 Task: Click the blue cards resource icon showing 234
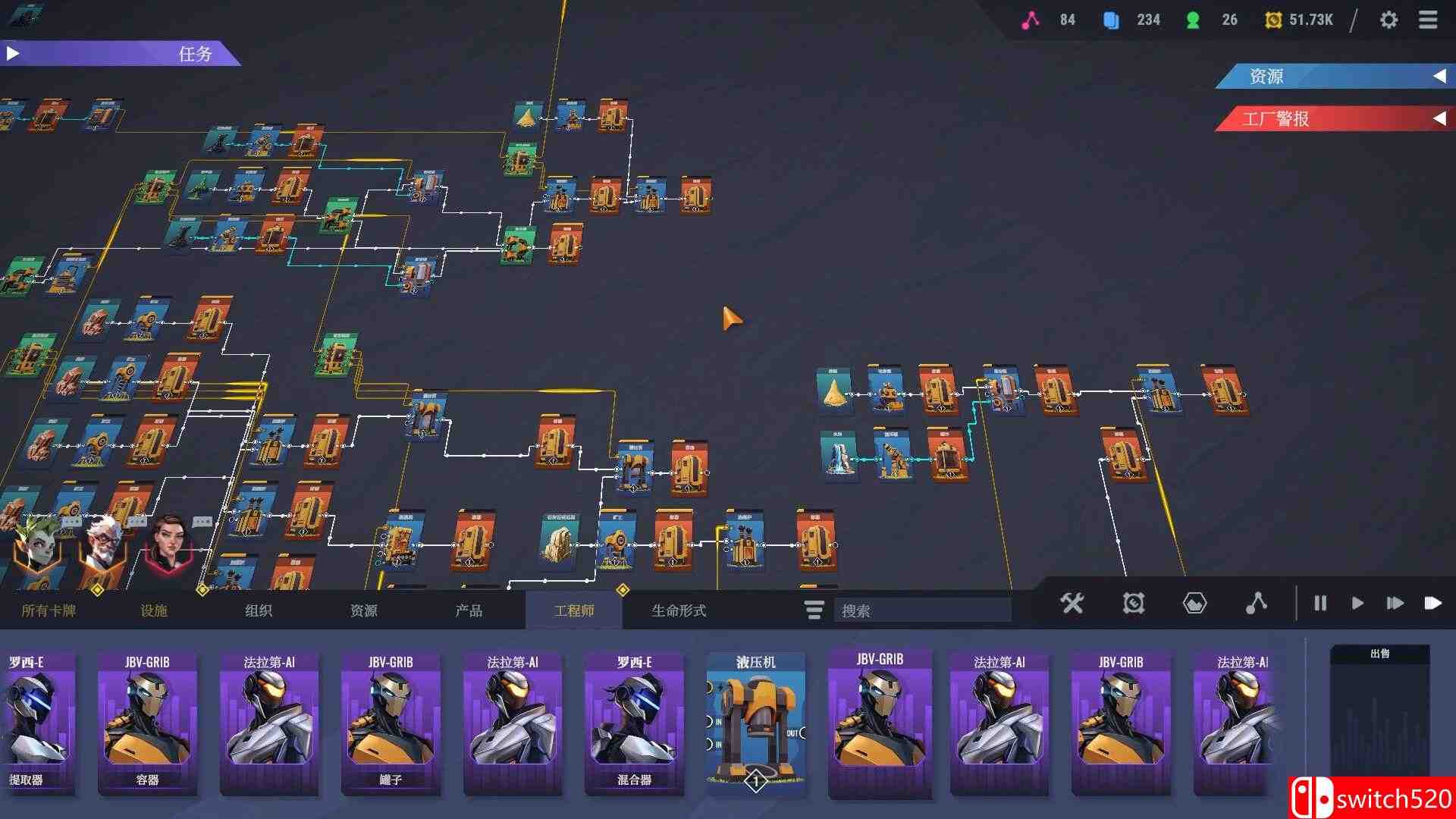(1111, 20)
